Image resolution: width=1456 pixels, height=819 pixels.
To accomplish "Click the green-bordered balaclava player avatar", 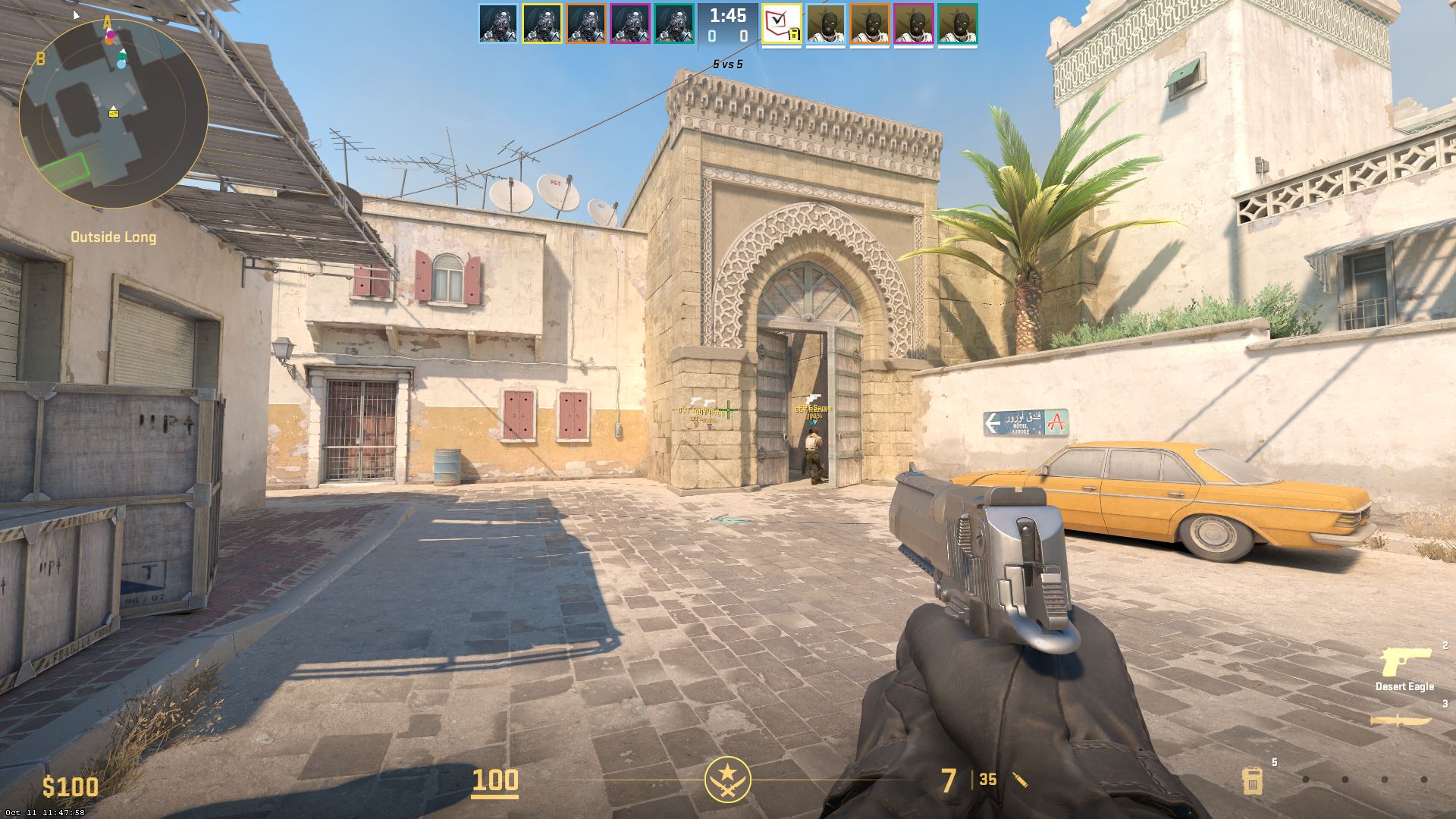I will tap(958, 24).
